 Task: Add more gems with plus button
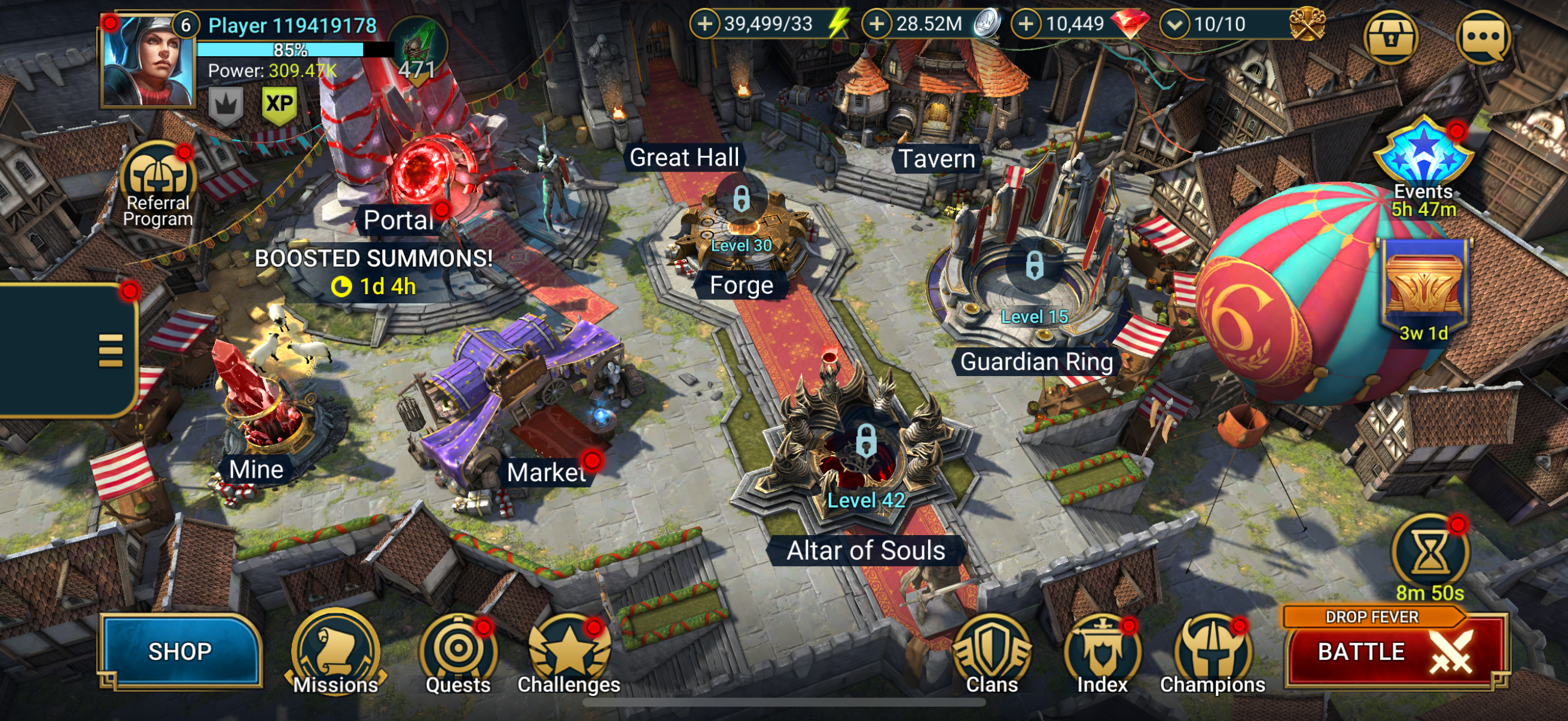(x=1026, y=25)
